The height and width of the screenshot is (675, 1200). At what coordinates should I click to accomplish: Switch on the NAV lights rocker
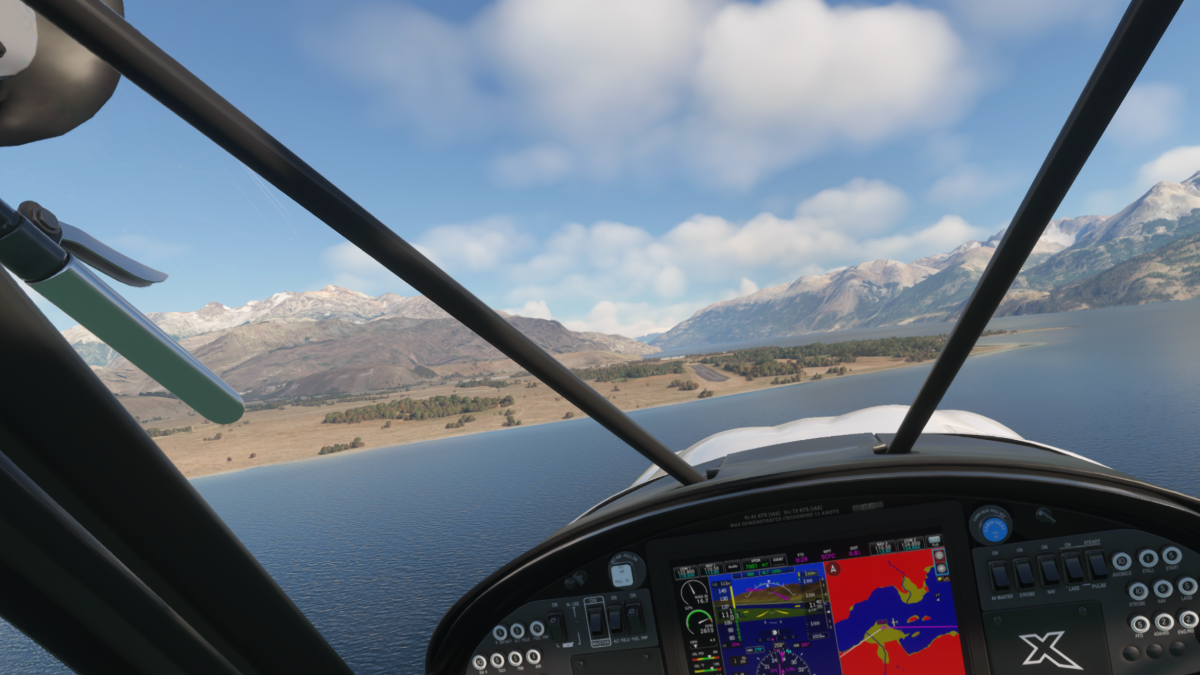pos(1049,571)
